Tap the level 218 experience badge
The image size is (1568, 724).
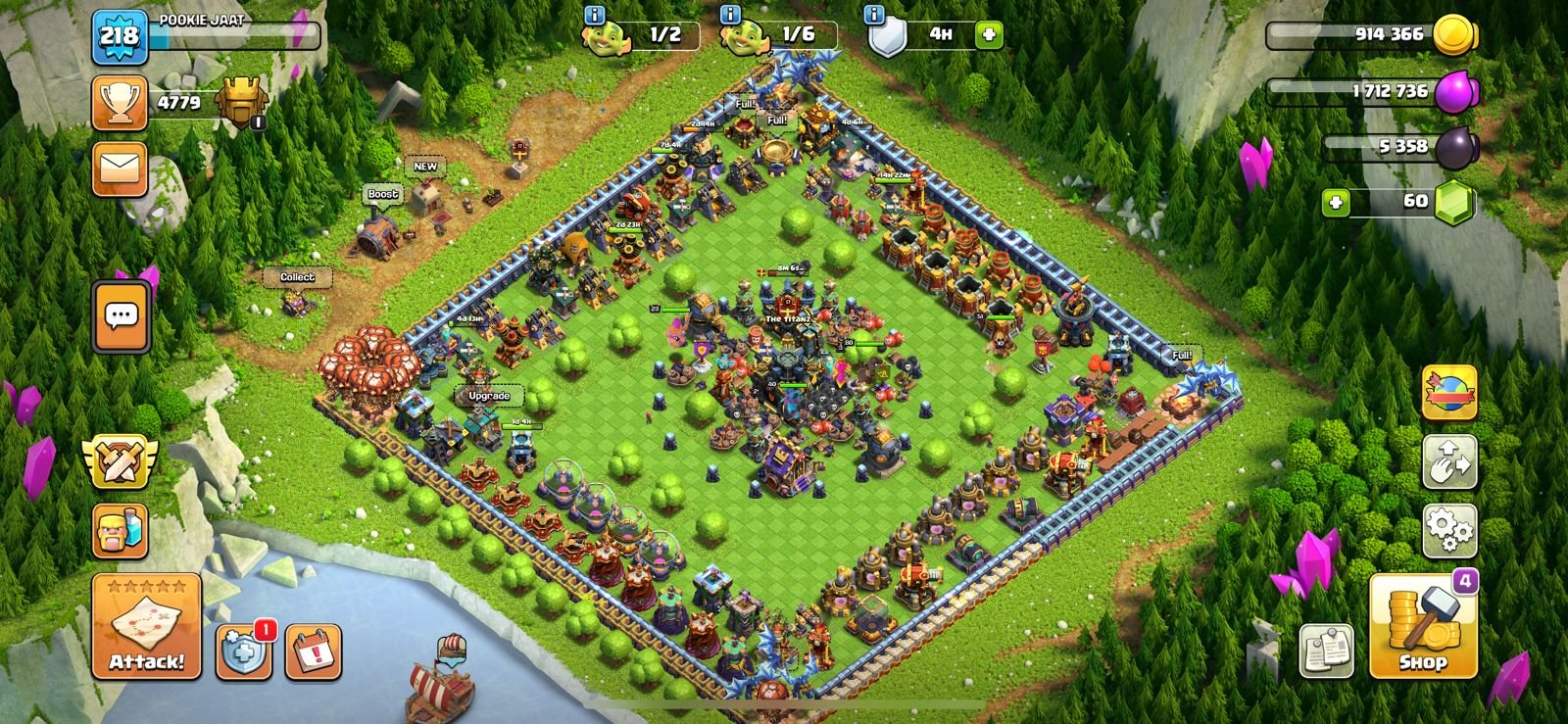point(120,36)
